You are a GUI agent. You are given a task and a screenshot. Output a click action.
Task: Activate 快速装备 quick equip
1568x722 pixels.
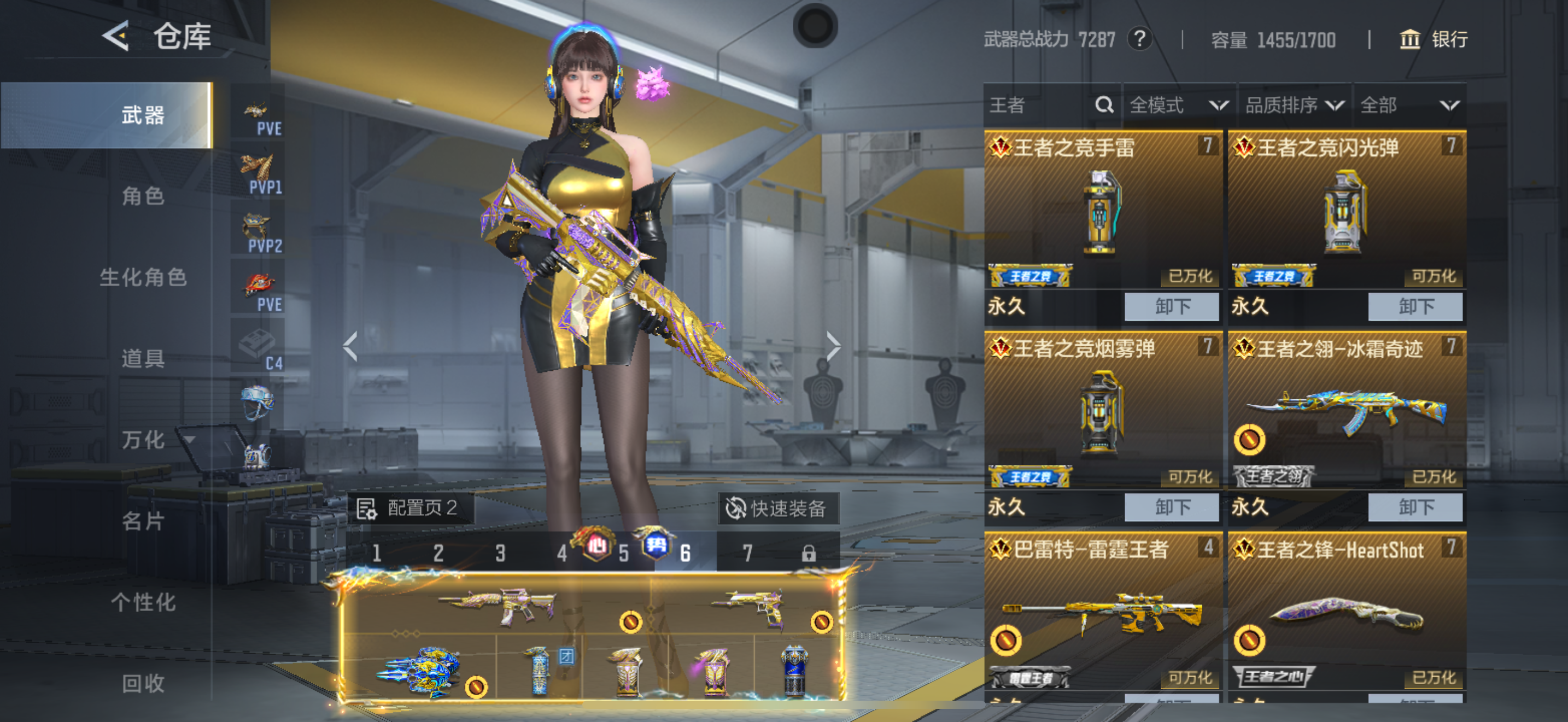pyautogui.click(x=778, y=508)
